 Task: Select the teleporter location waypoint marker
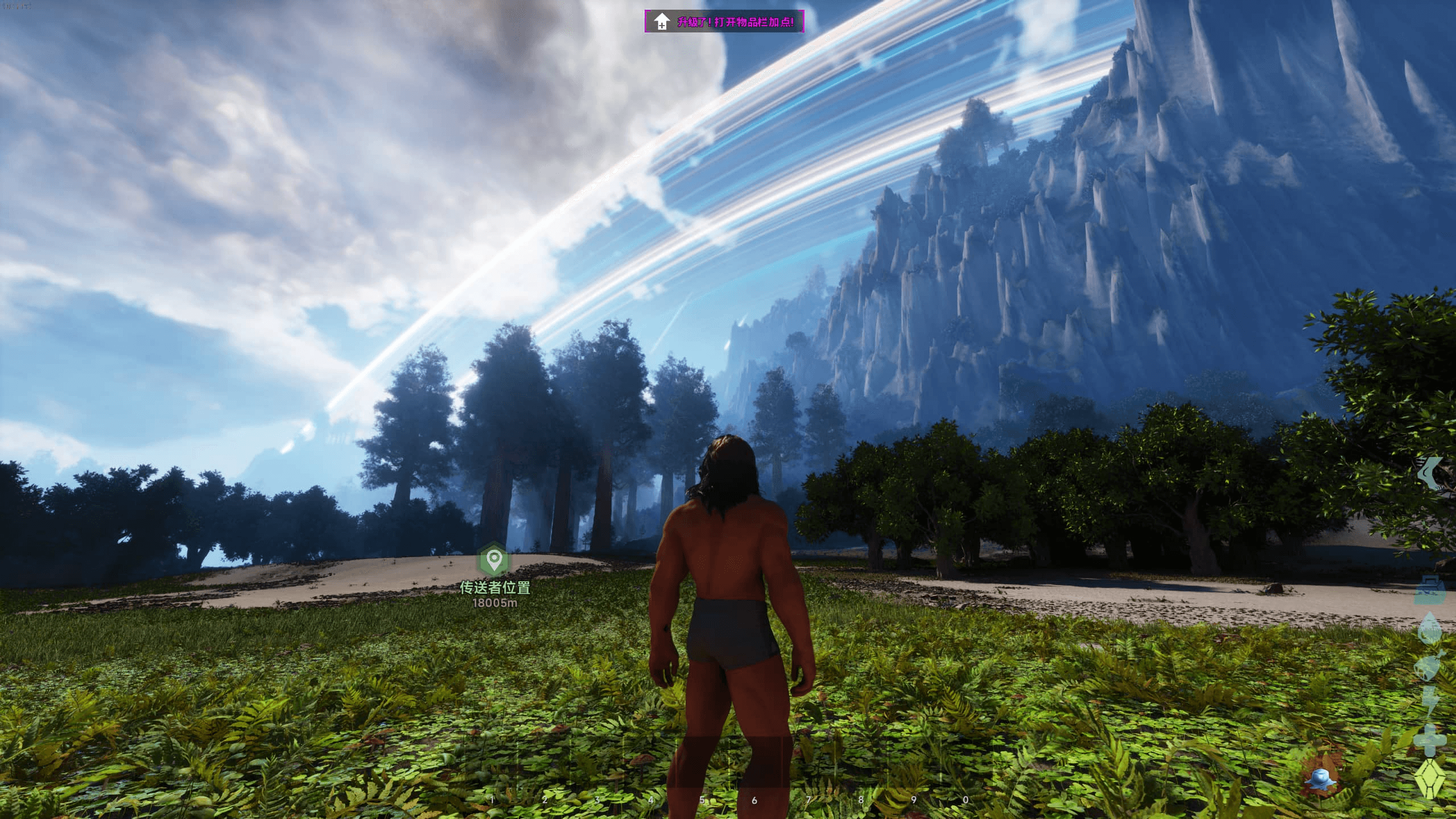tap(494, 560)
